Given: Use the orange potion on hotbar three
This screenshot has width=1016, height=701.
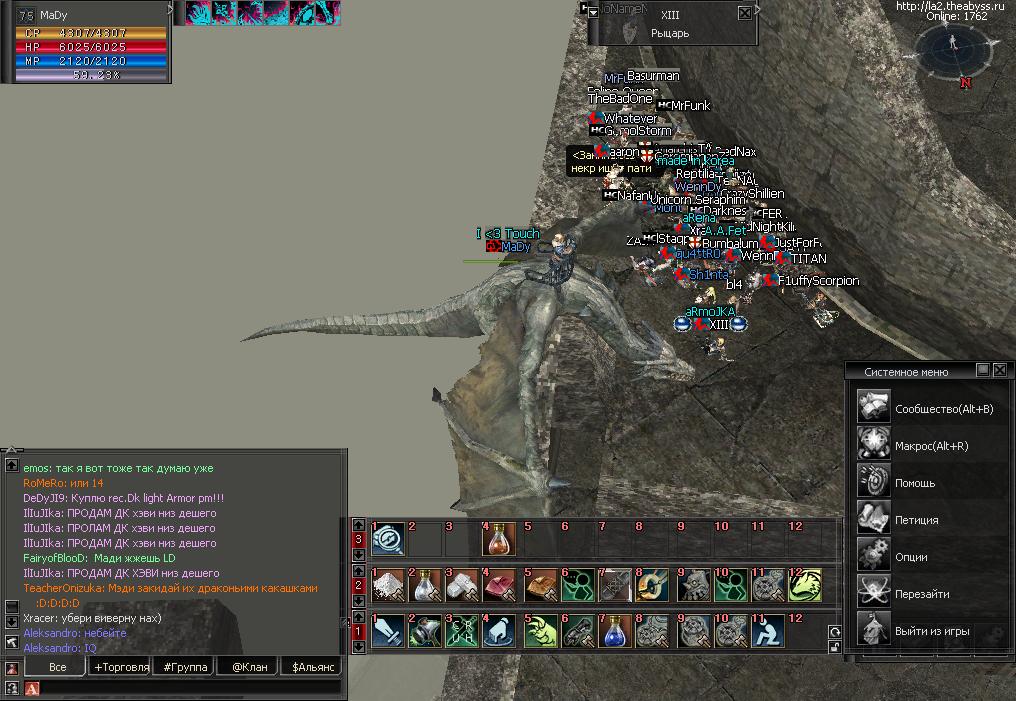Looking at the screenshot, I should tap(498, 541).
